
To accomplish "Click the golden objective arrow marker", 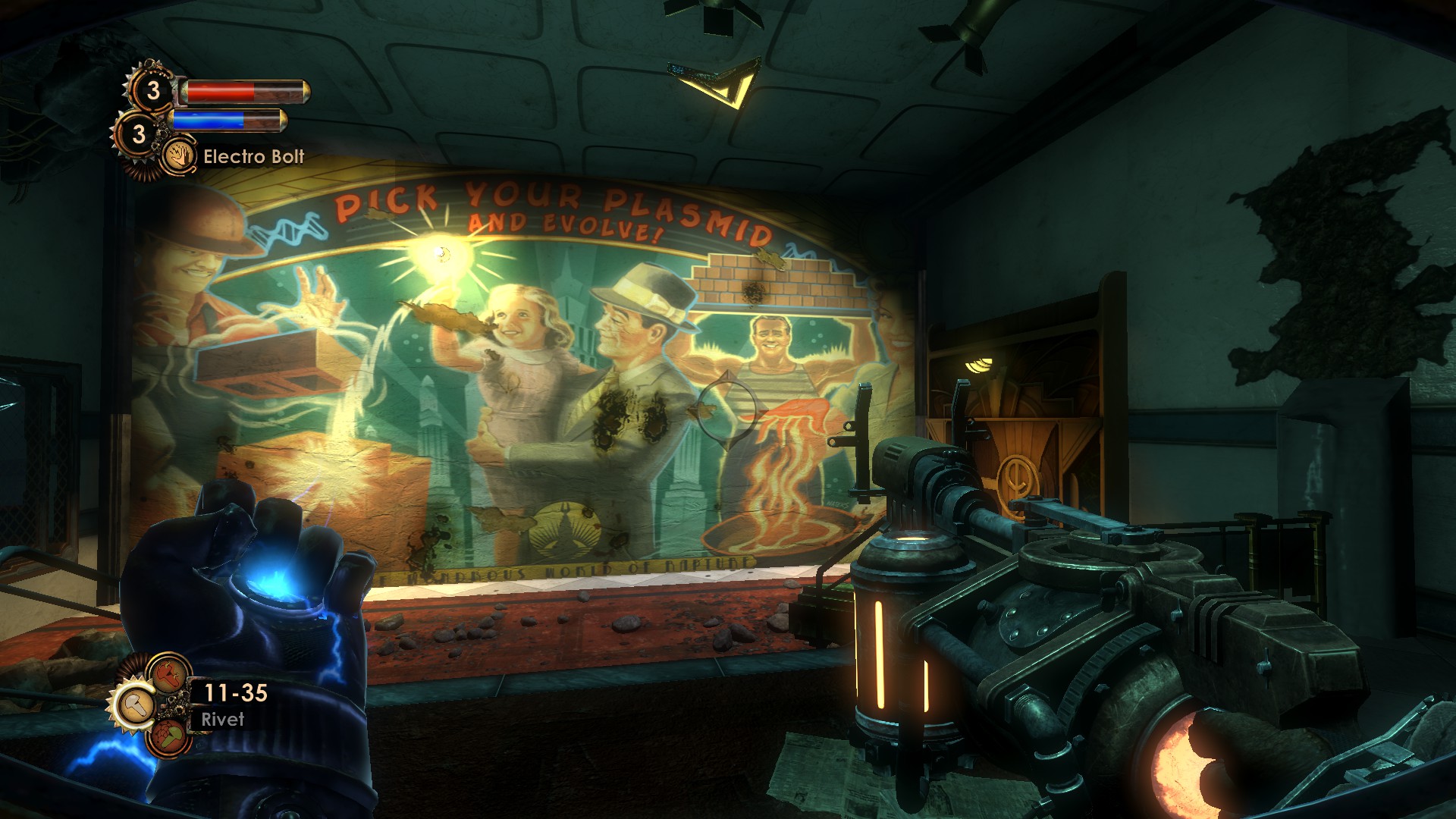I will (x=720, y=82).
